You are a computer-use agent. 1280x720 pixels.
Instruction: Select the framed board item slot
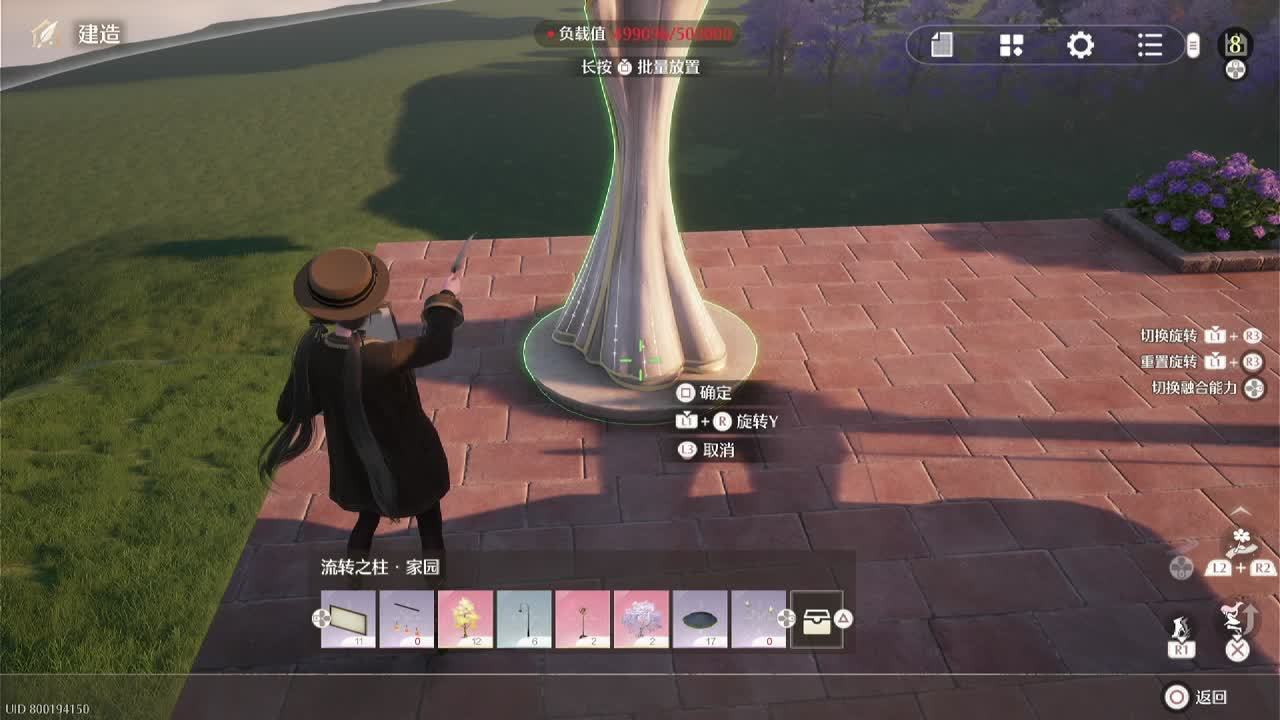click(348, 619)
